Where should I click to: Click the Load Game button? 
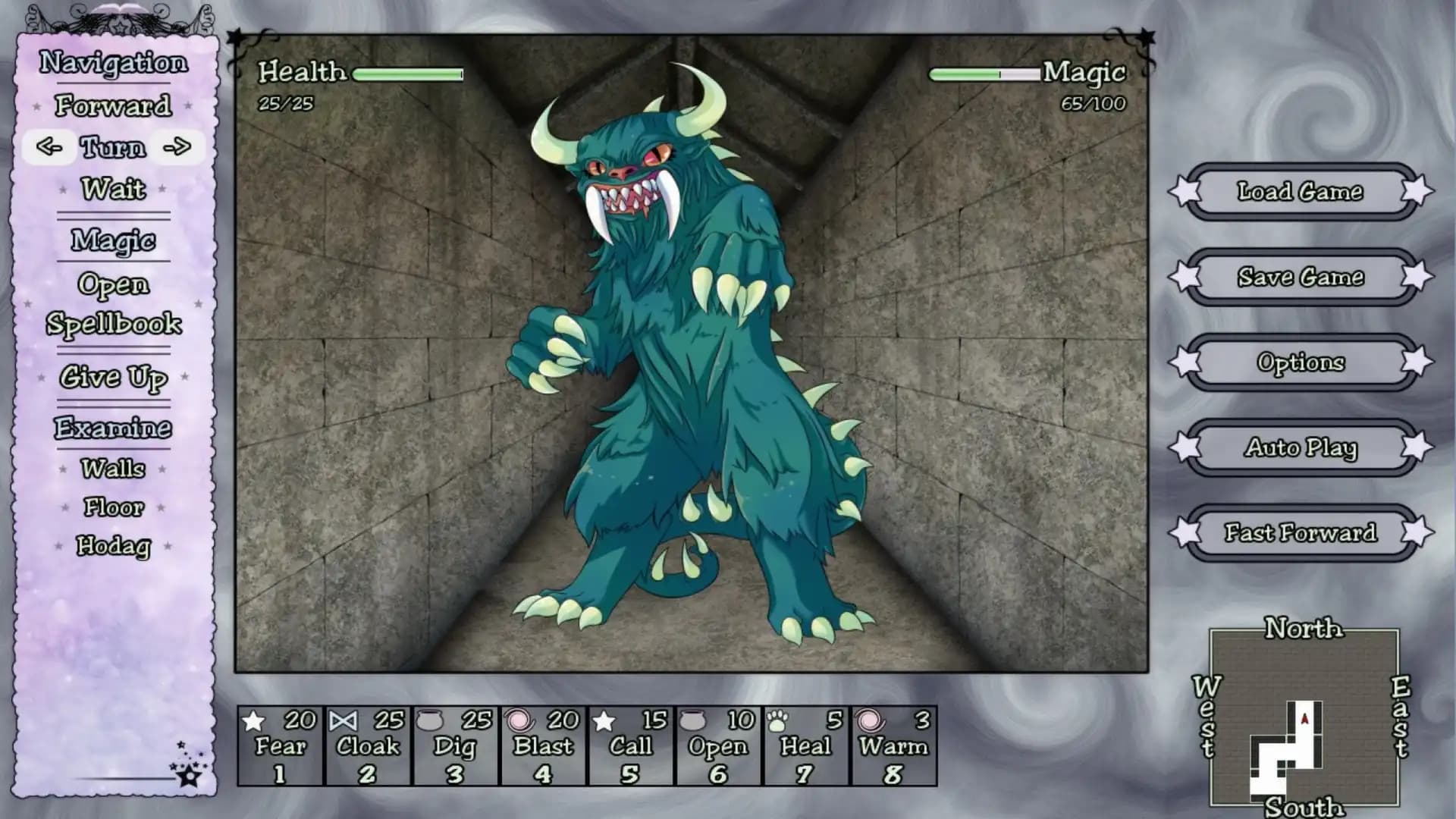point(1300,192)
